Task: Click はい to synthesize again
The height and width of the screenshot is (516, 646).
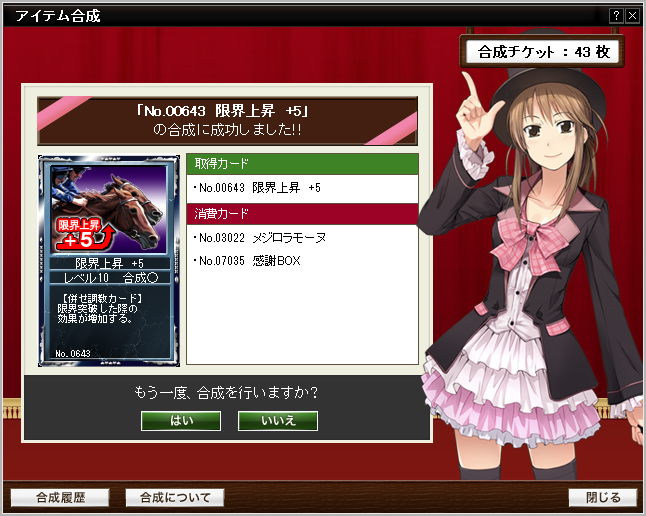Action: [181, 420]
